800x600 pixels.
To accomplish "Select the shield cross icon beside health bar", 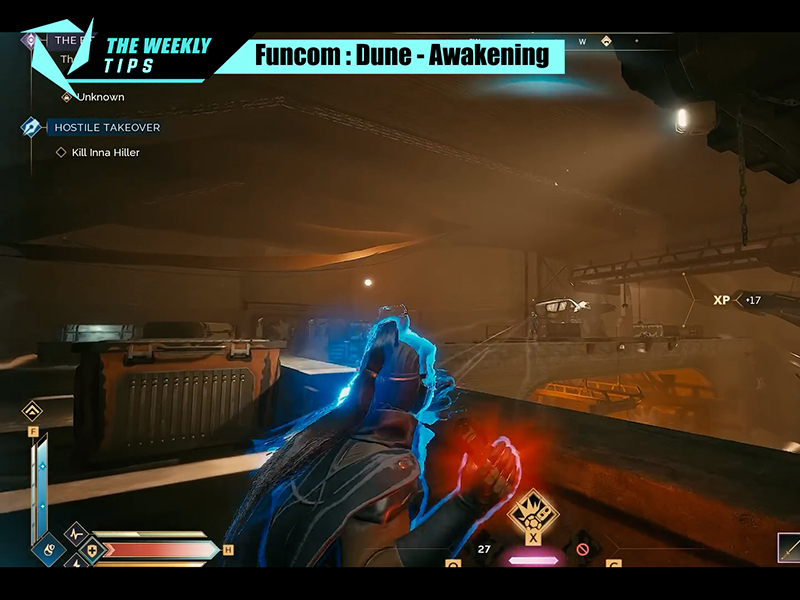I will 91,549.
